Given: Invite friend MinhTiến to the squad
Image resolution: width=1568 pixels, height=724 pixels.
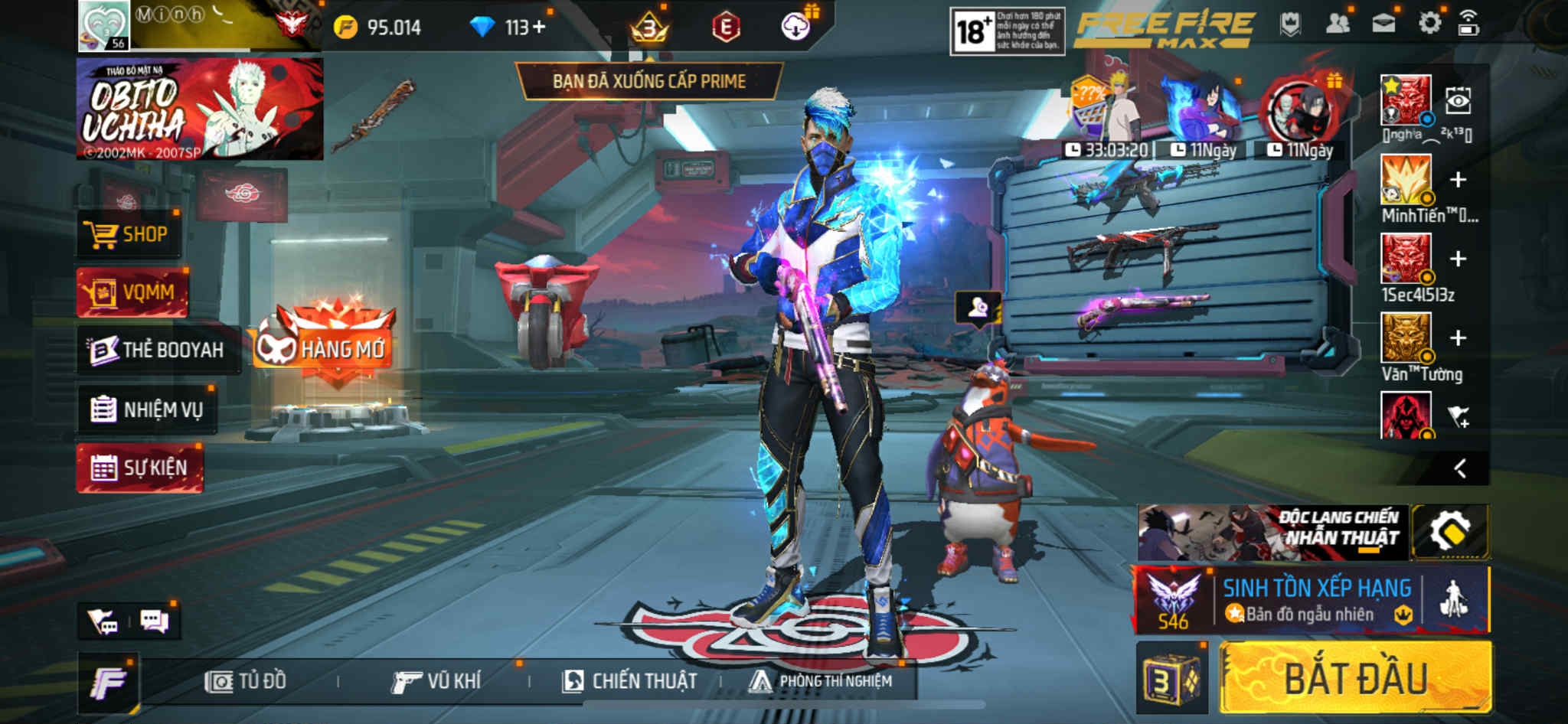Looking at the screenshot, I should (1458, 180).
